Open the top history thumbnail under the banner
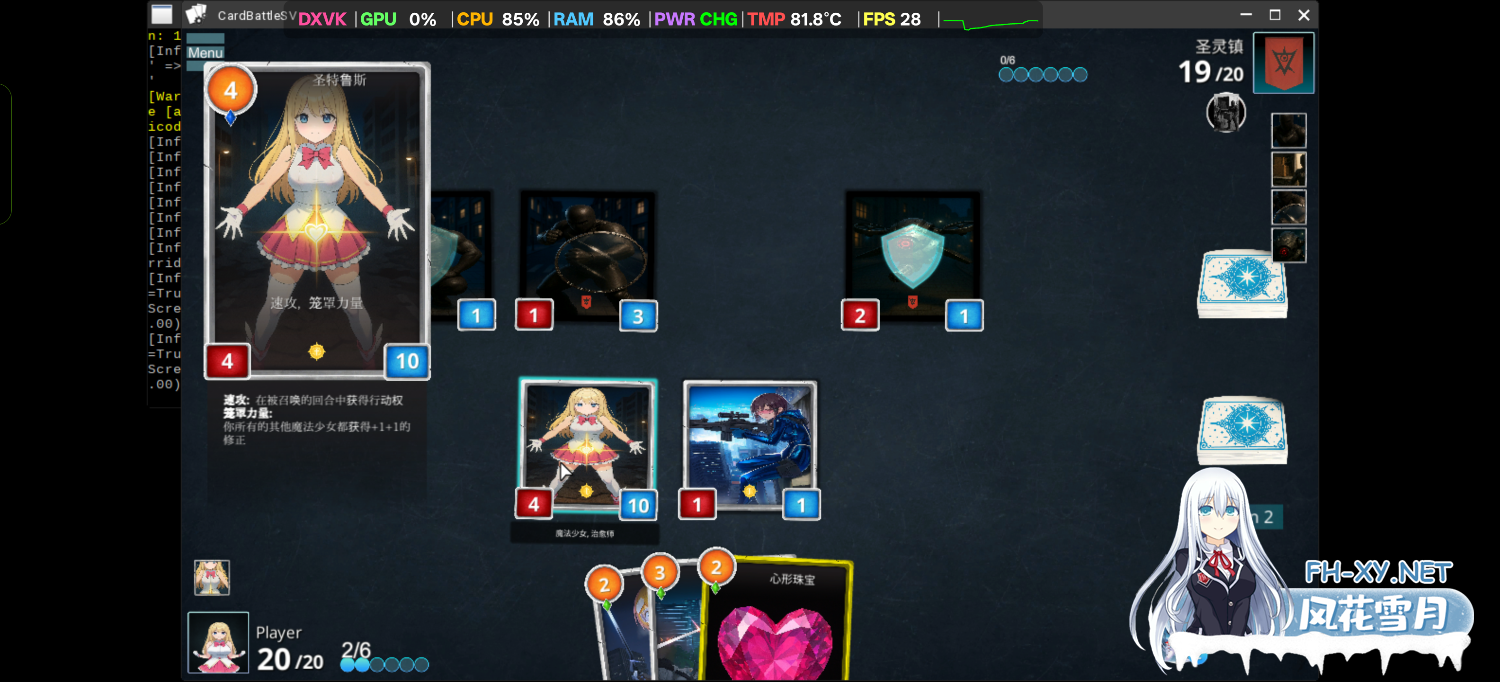Viewport: 1500px width, 682px height. click(x=1288, y=131)
